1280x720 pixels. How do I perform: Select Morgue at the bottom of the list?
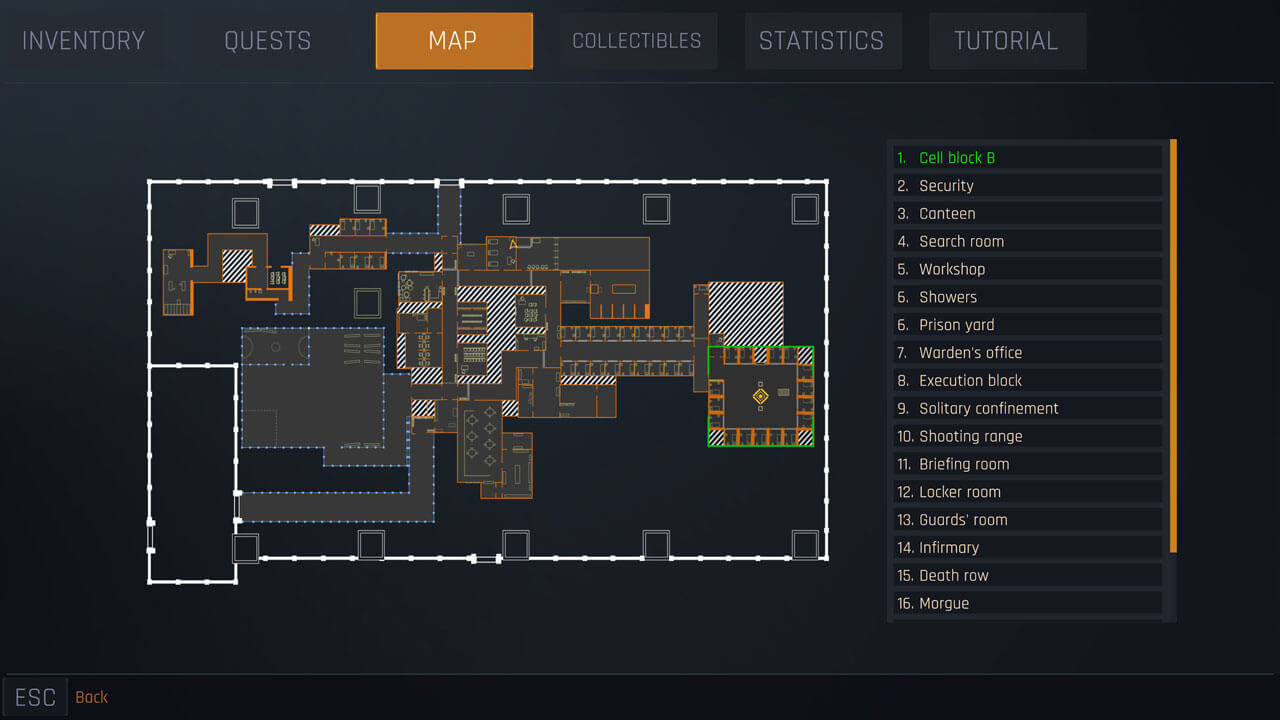(x=1027, y=603)
